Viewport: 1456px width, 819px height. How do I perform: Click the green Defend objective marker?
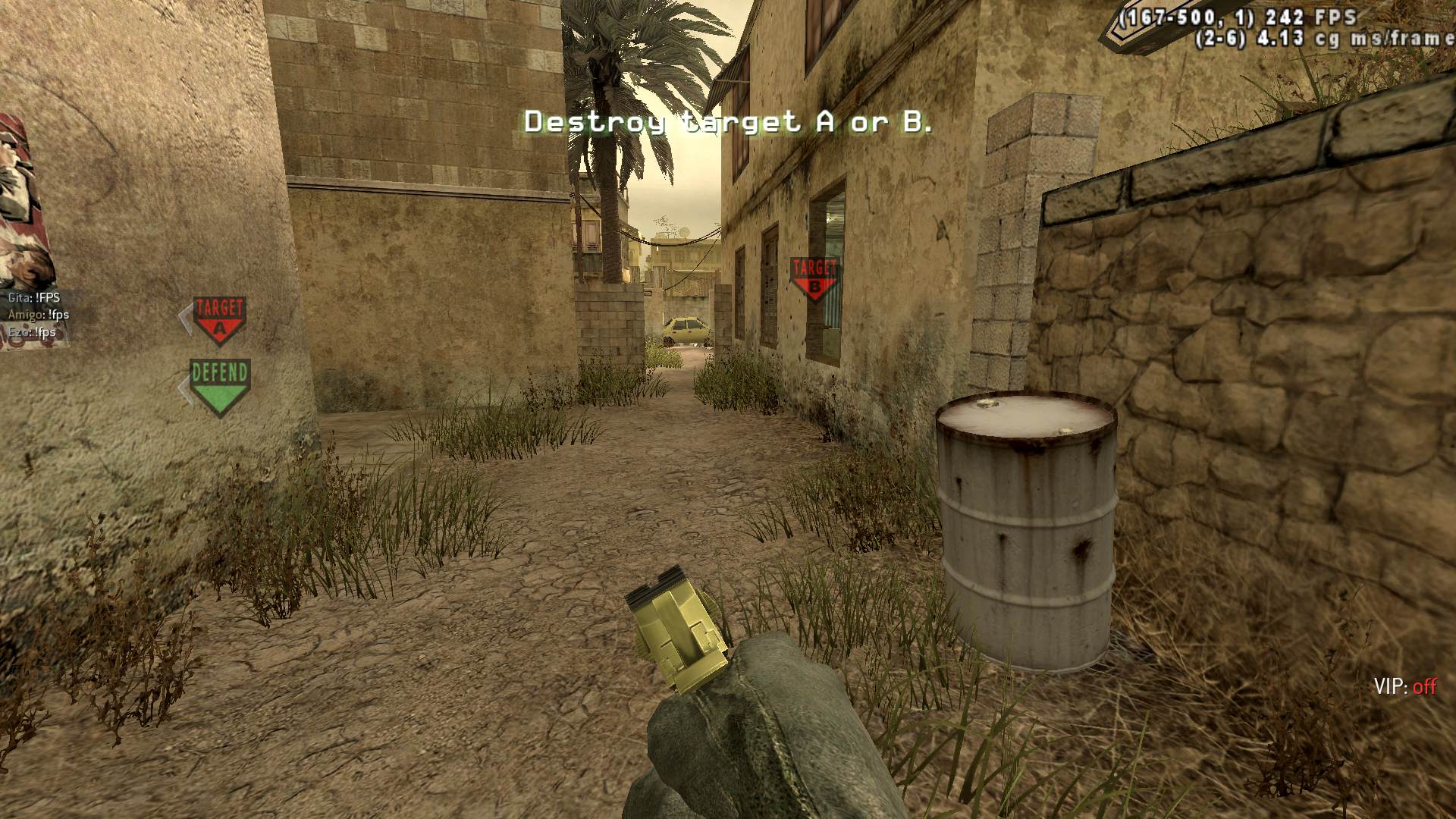(x=219, y=386)
